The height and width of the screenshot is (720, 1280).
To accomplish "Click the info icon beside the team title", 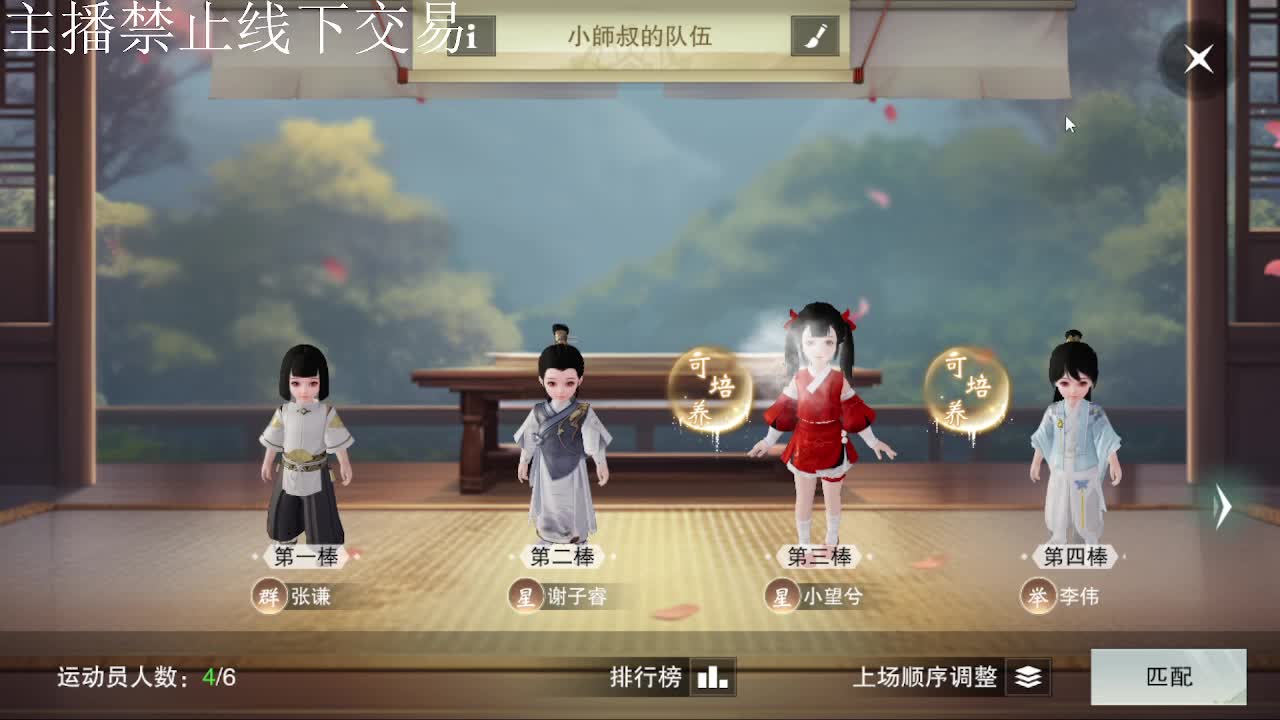I will tap(470, 33).
